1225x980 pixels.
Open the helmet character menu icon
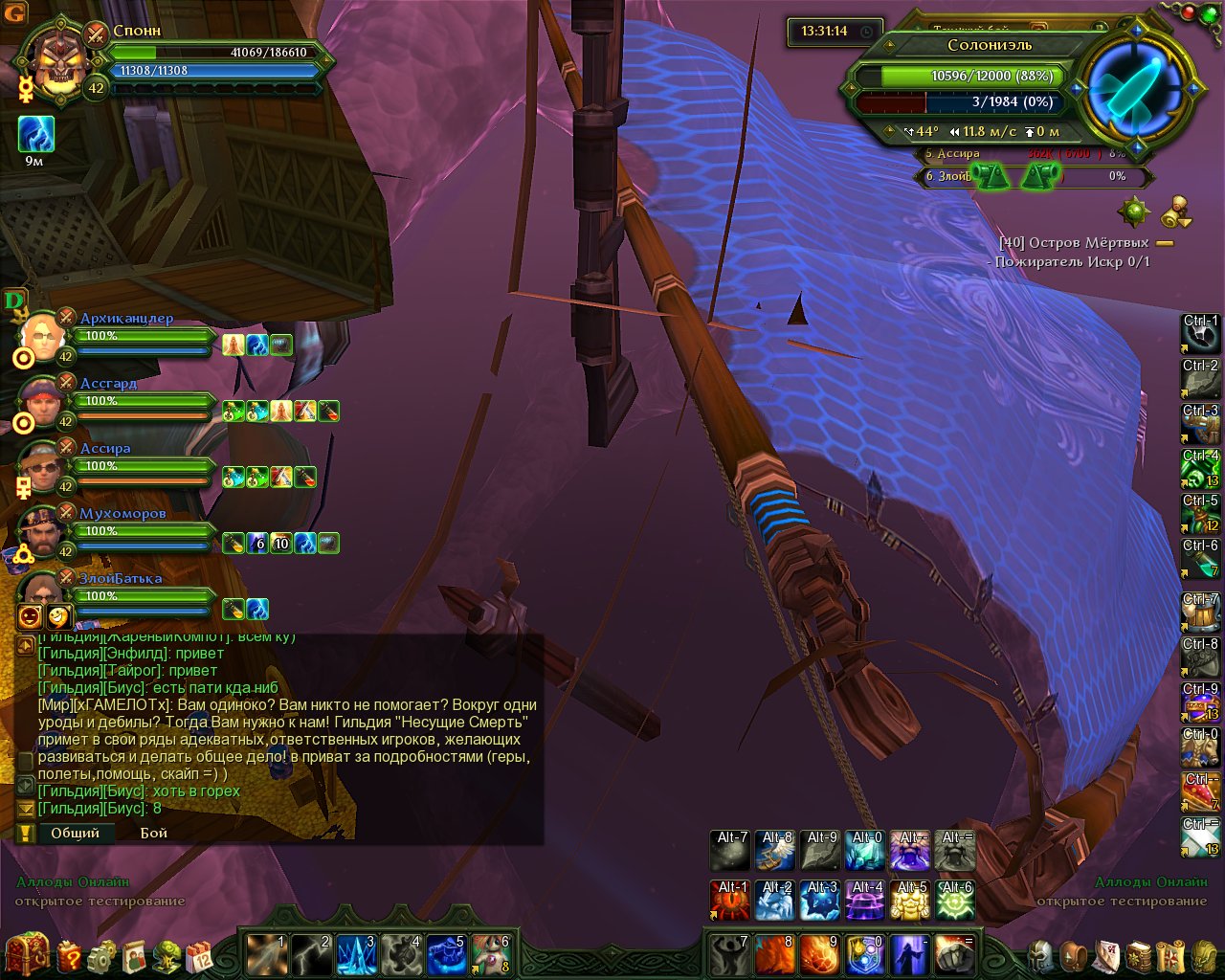click(x=1040, y=955)
